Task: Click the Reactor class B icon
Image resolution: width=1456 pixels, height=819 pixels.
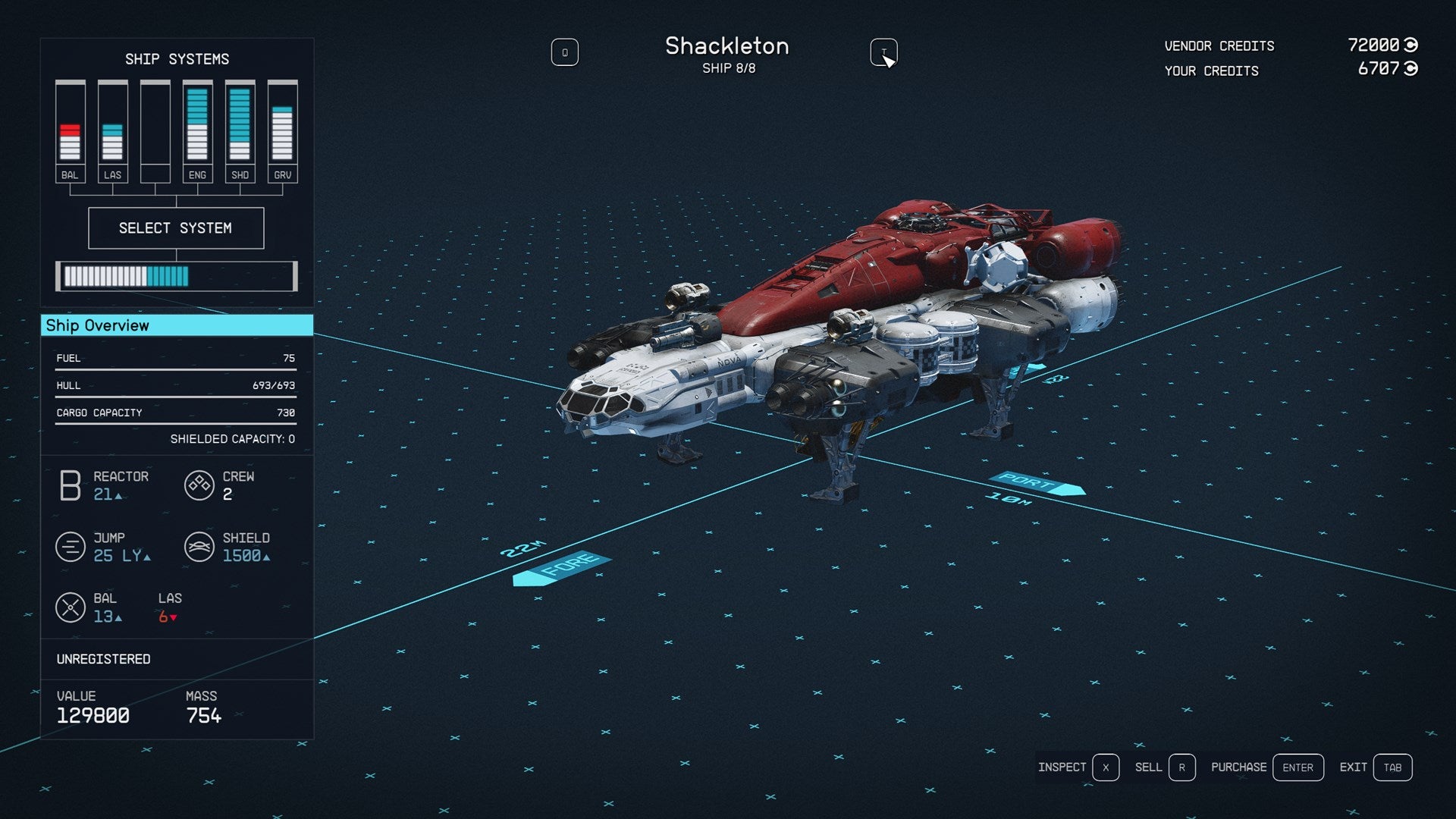Action: coord(69,485)
